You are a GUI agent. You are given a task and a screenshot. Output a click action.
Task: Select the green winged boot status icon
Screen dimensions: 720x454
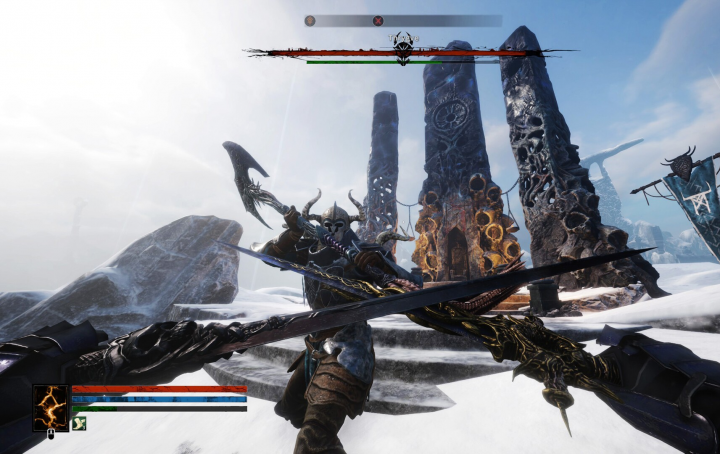[79, 424]
